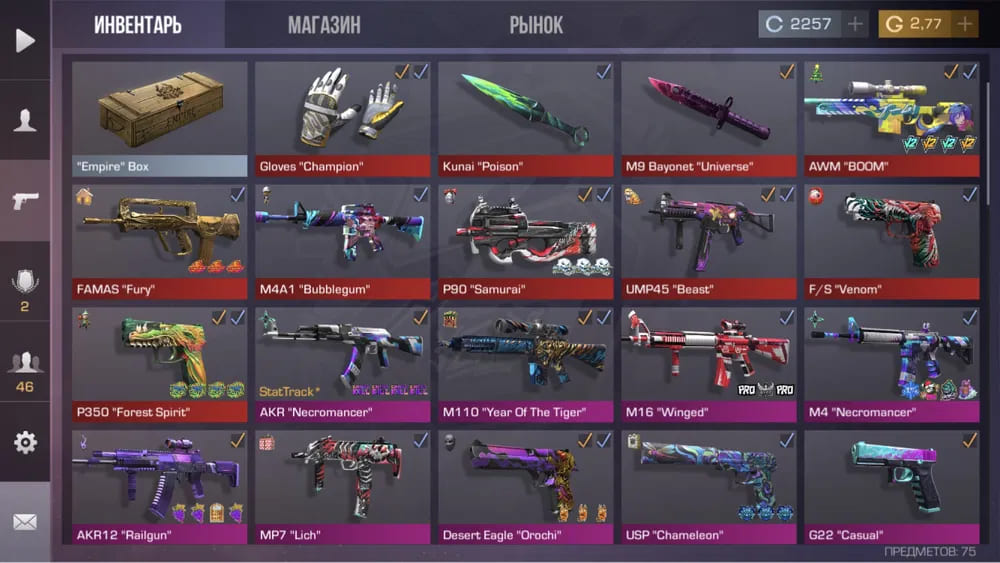Screen dimensions: 1000x563
Task: Select the Desert Eagle "Orochi" skin
Action: click(x=526, y=486)
